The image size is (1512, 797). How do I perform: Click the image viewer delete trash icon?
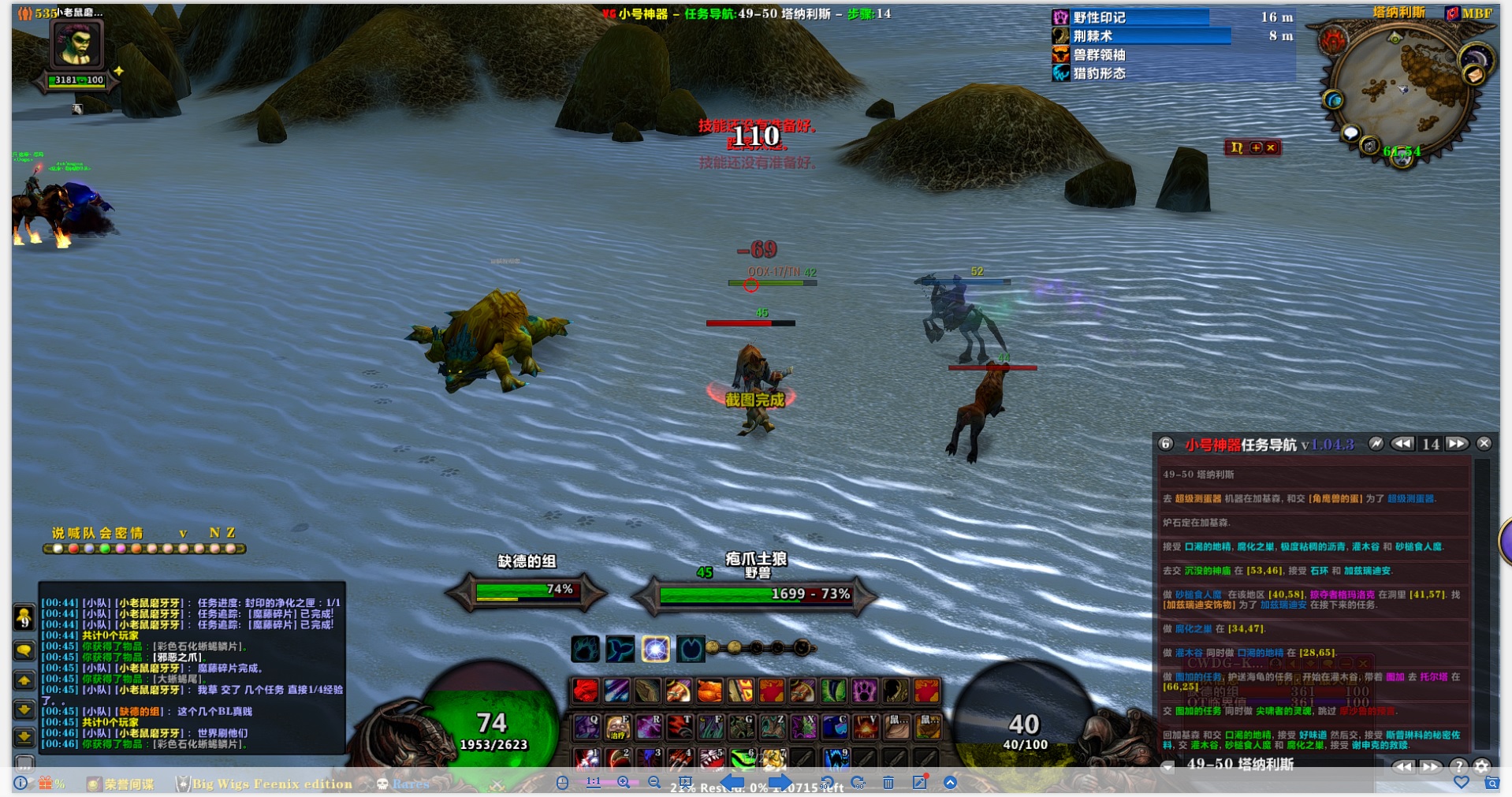point(888,783)
